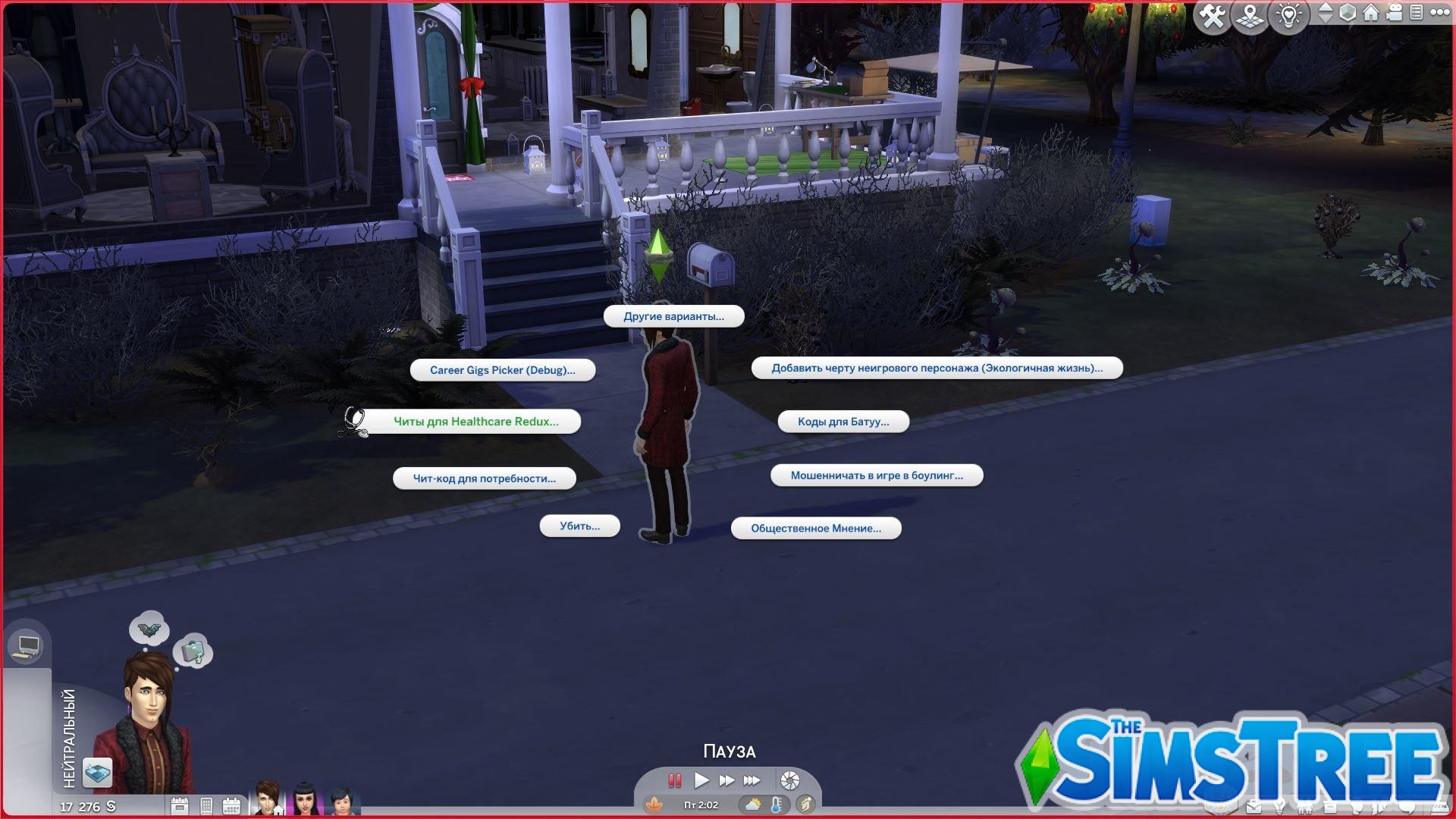Choose Коды для Батуу from the menu
This screenshot has height=819, width=1456.
tap(844, 421)
